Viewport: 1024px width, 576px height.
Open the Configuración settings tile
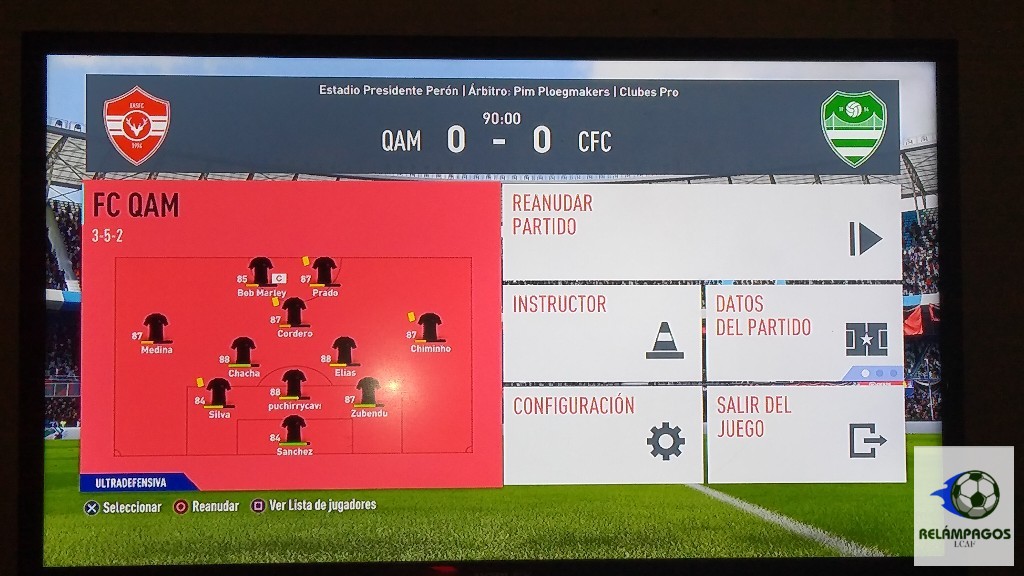(x=603, y=434)
